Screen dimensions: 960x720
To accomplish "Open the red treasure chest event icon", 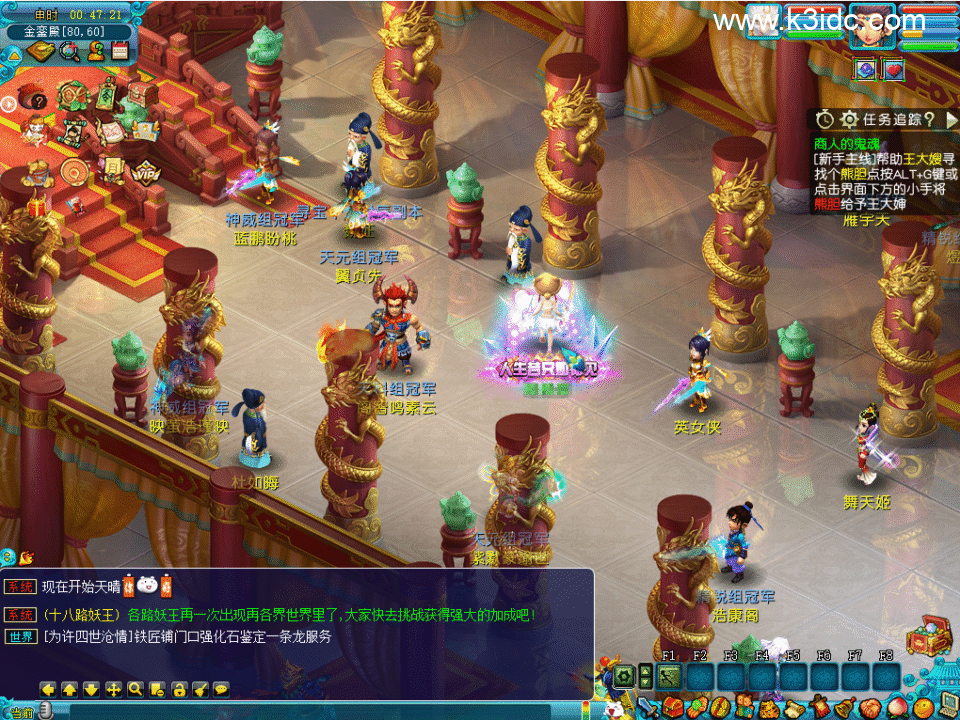I will click(x=143, y=94).
